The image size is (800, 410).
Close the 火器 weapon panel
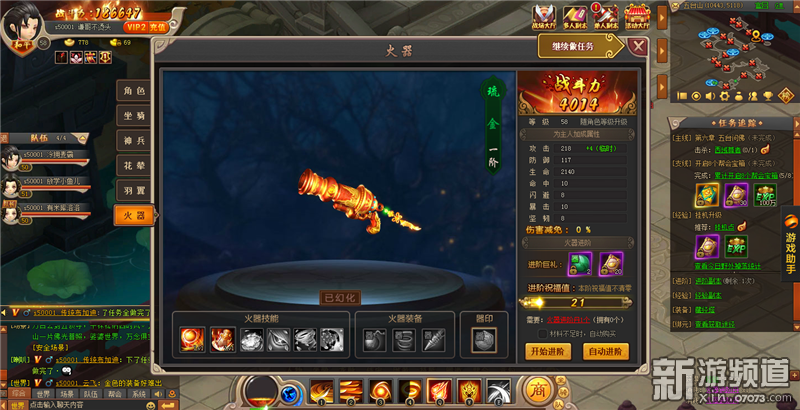[x=638, y=46]
